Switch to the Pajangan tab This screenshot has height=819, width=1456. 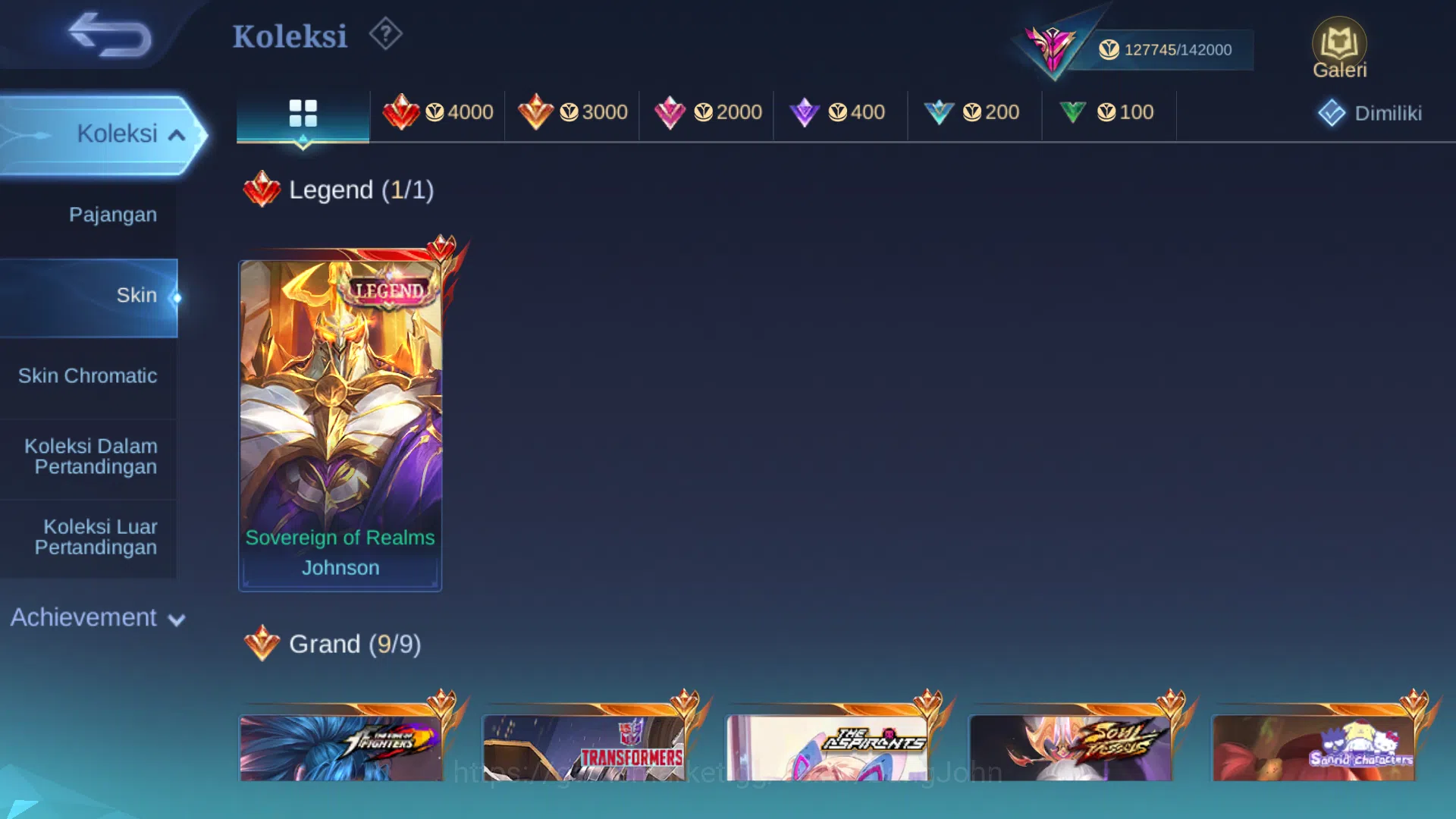click(x=112, y=215)
